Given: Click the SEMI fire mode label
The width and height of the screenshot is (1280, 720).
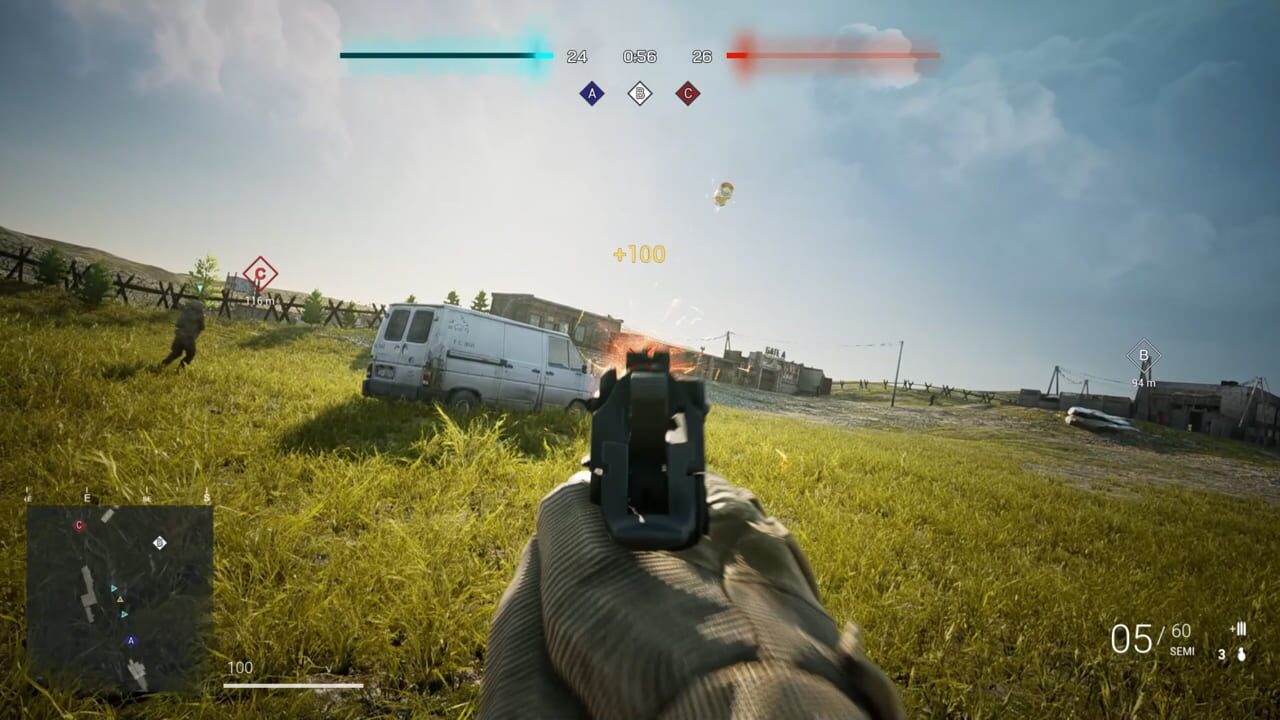Looking at the screenshot, I should [1182, 650].
